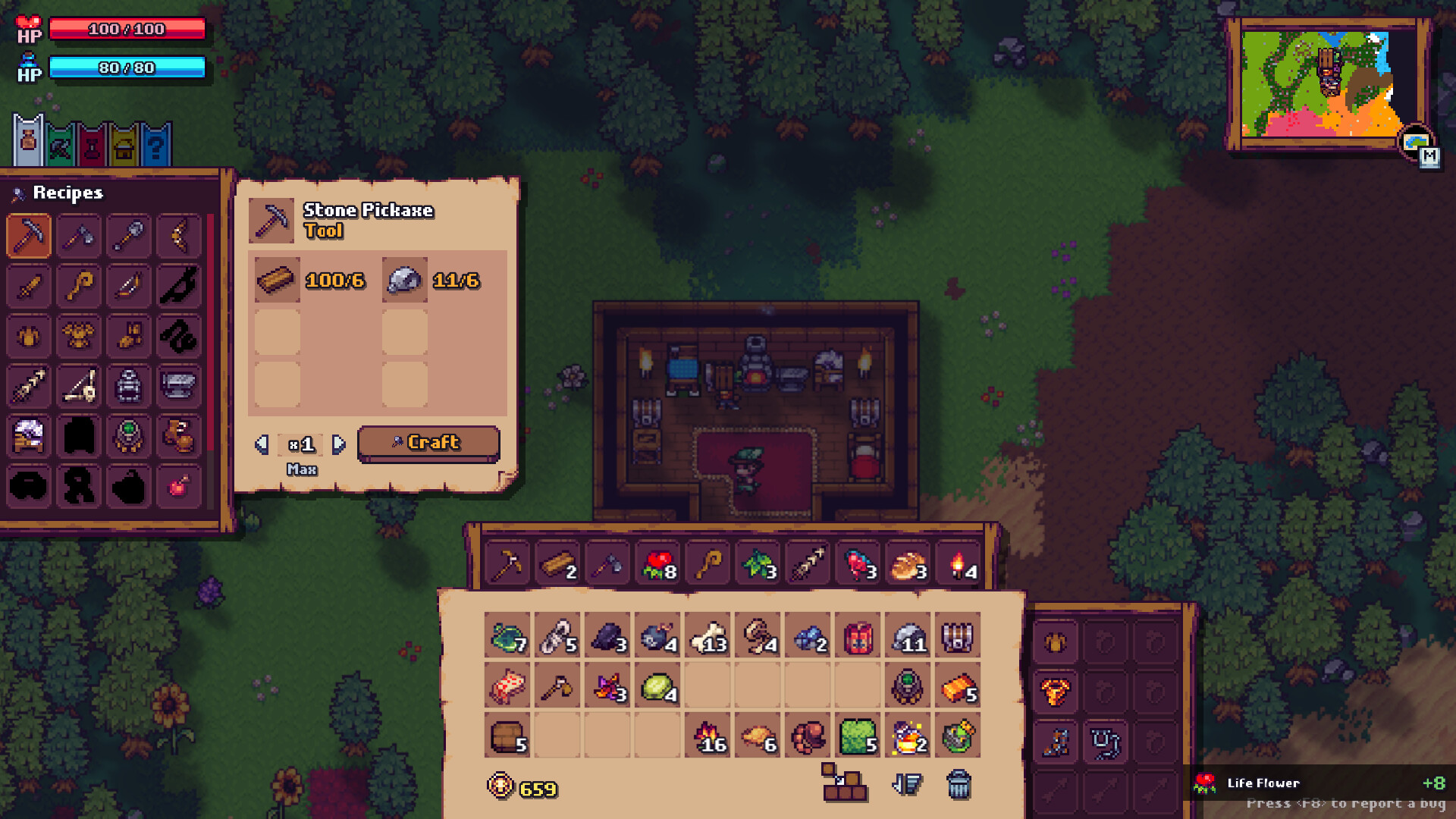Image resolution: width=1456 pixels, height=819 pixels.
Task: Click the Craft button
Action: (x=428, y=442)
